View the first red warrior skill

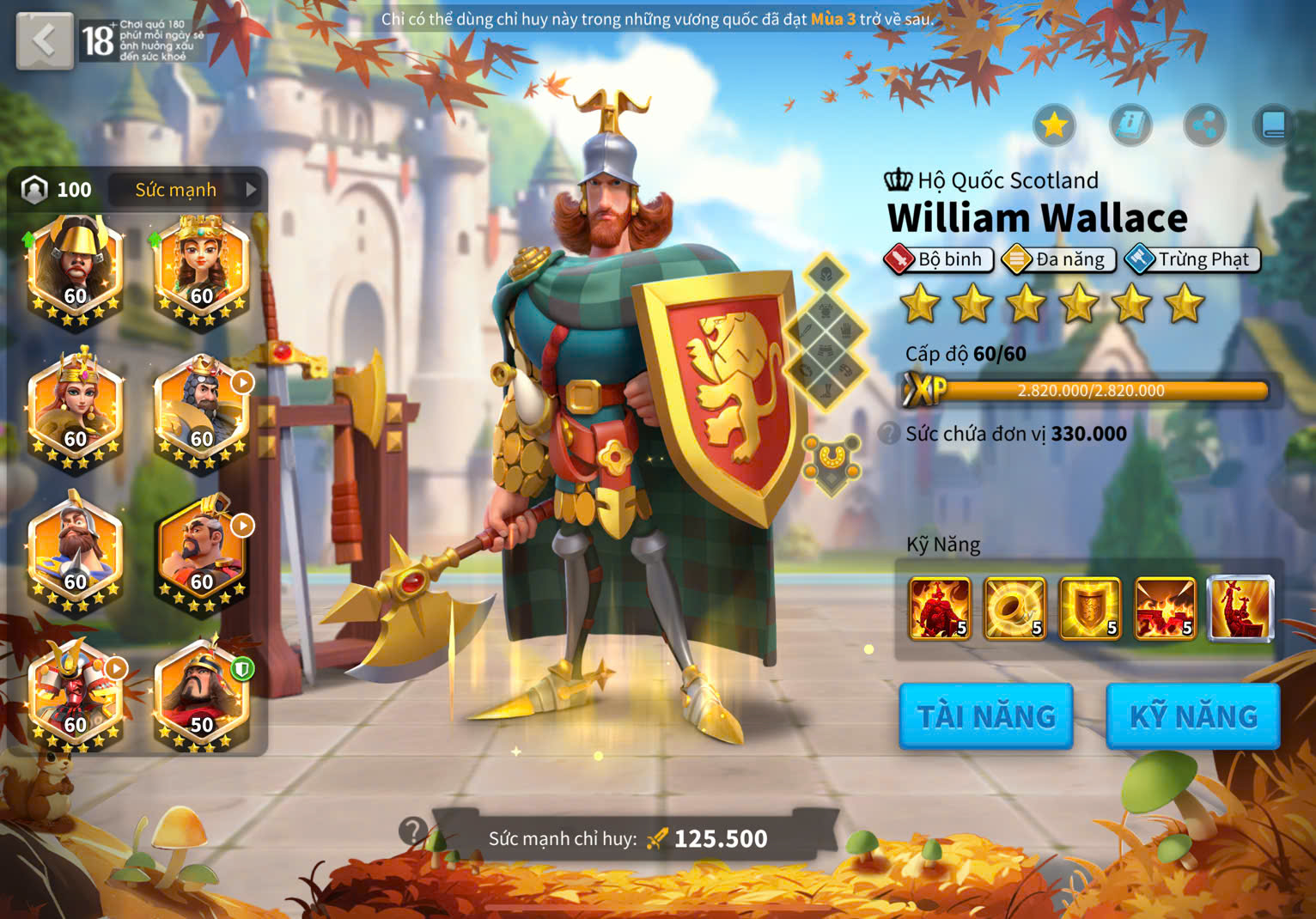(940, 609)
